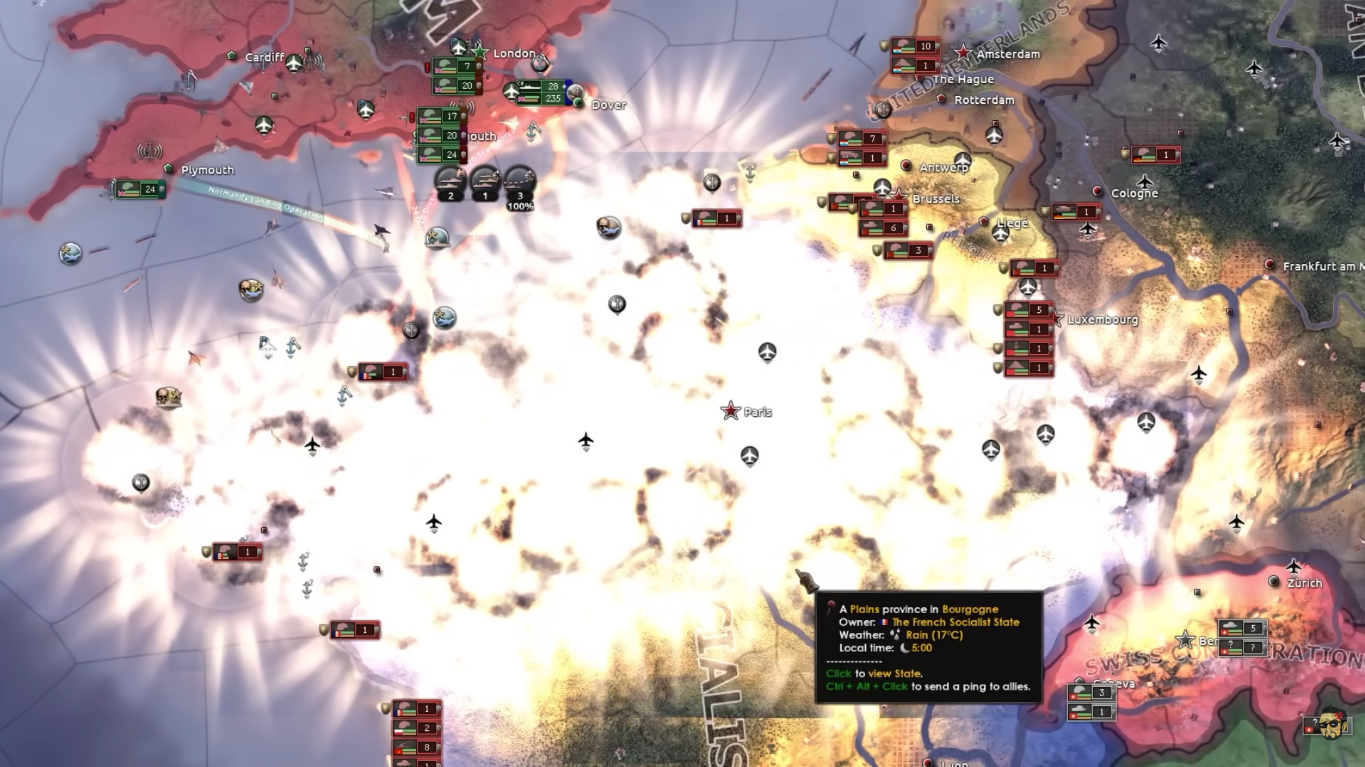Screen dimensions: 1365x767
Task: Select the 6-division counter near Brussels
Action: [x=883, y=228]
